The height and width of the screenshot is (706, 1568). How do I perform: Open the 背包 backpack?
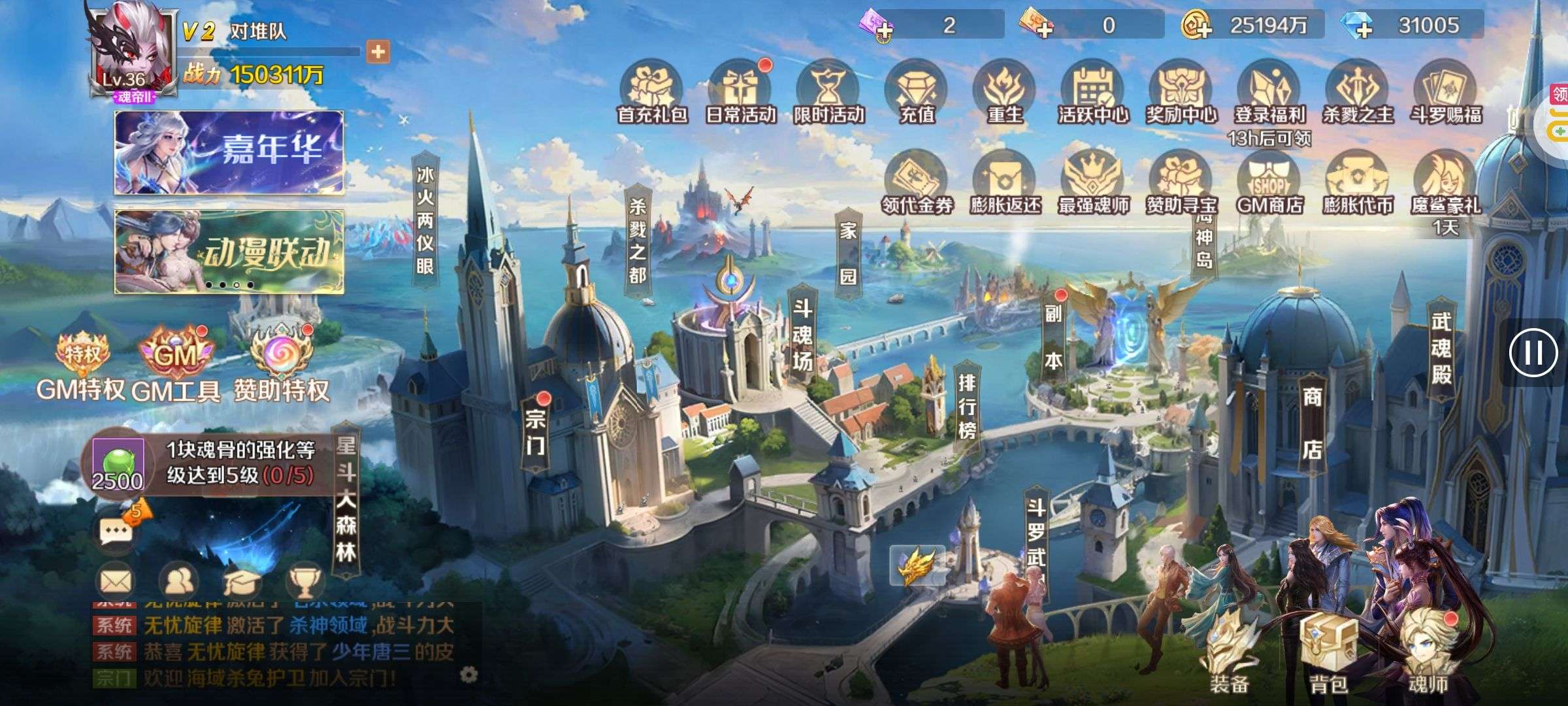click(1328, 654)
